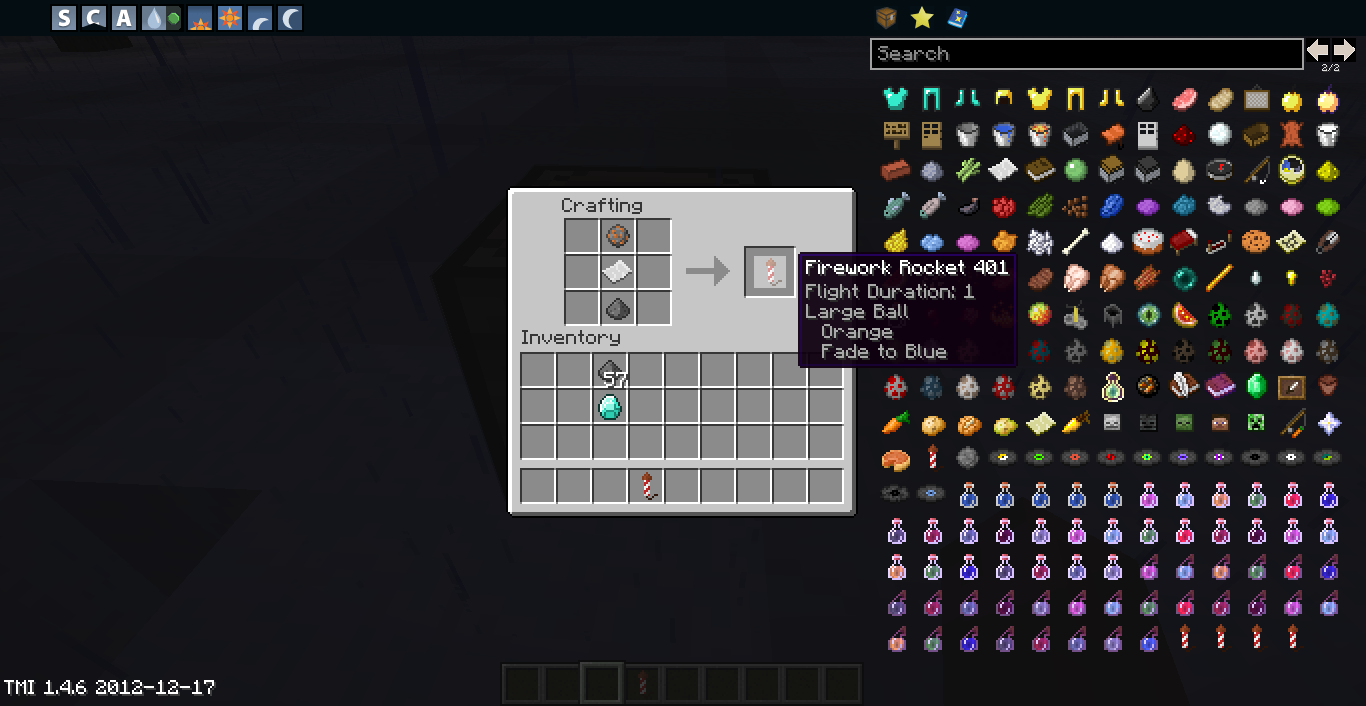Select the creeper head in the item panel
Screen dimensions: 1366x706
[x=1256, y=423]
